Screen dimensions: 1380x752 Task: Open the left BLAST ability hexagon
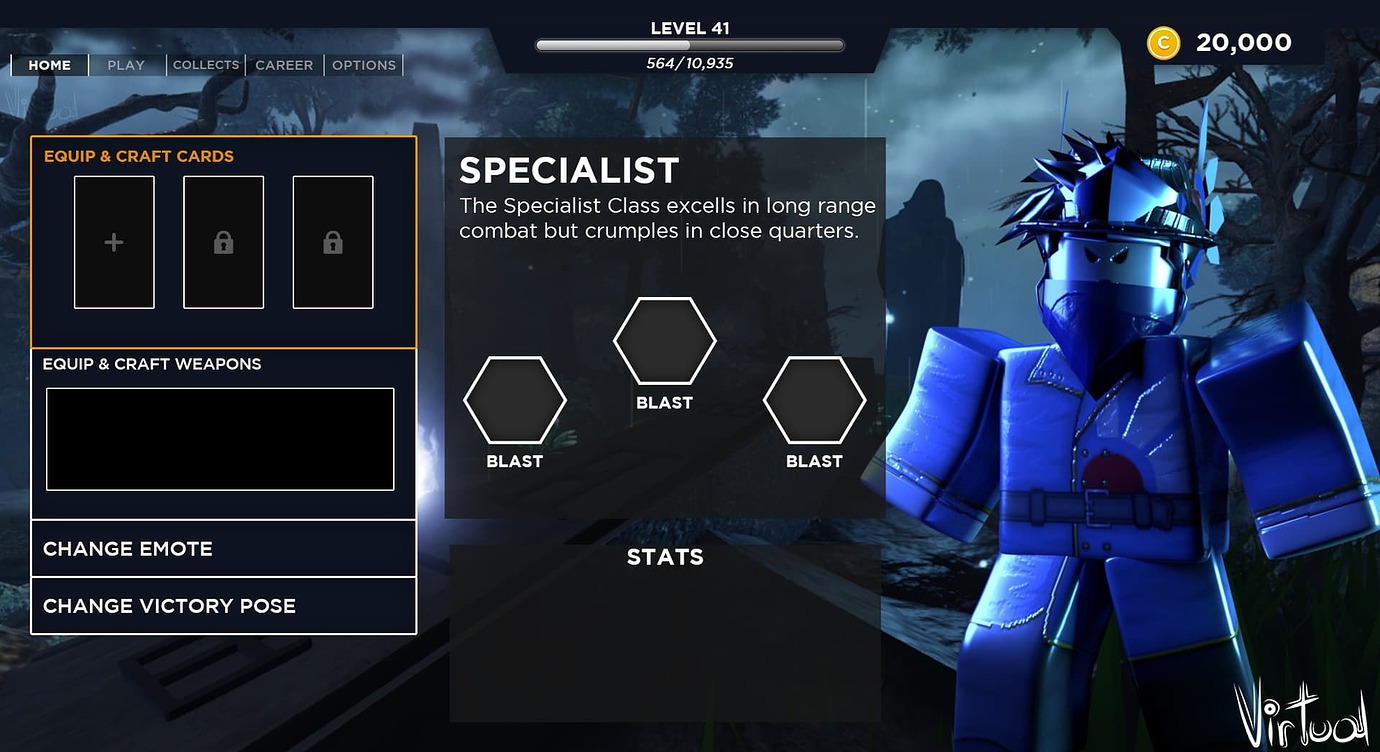514,400
